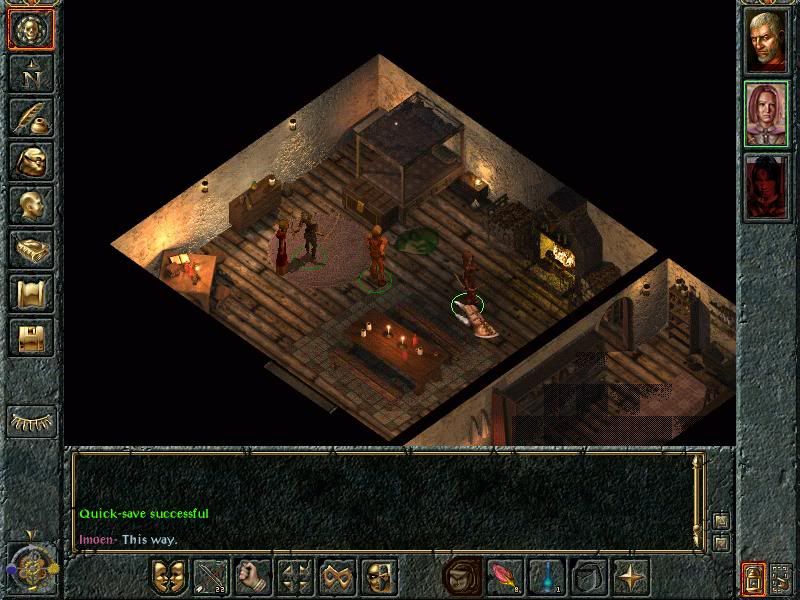Open the priest scroll button

[x=31, y=293]
